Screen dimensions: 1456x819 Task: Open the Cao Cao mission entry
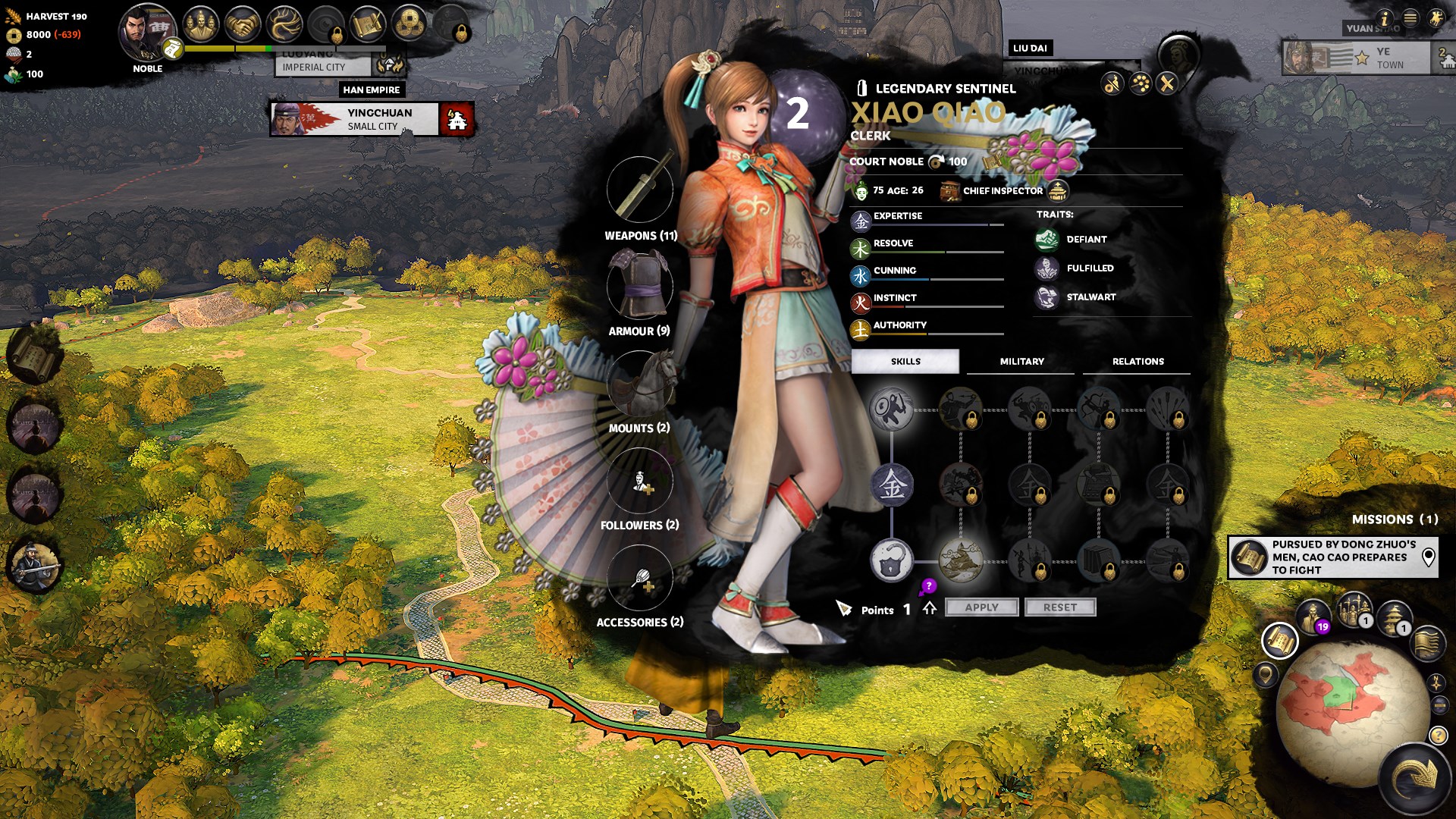[1333, 557]
